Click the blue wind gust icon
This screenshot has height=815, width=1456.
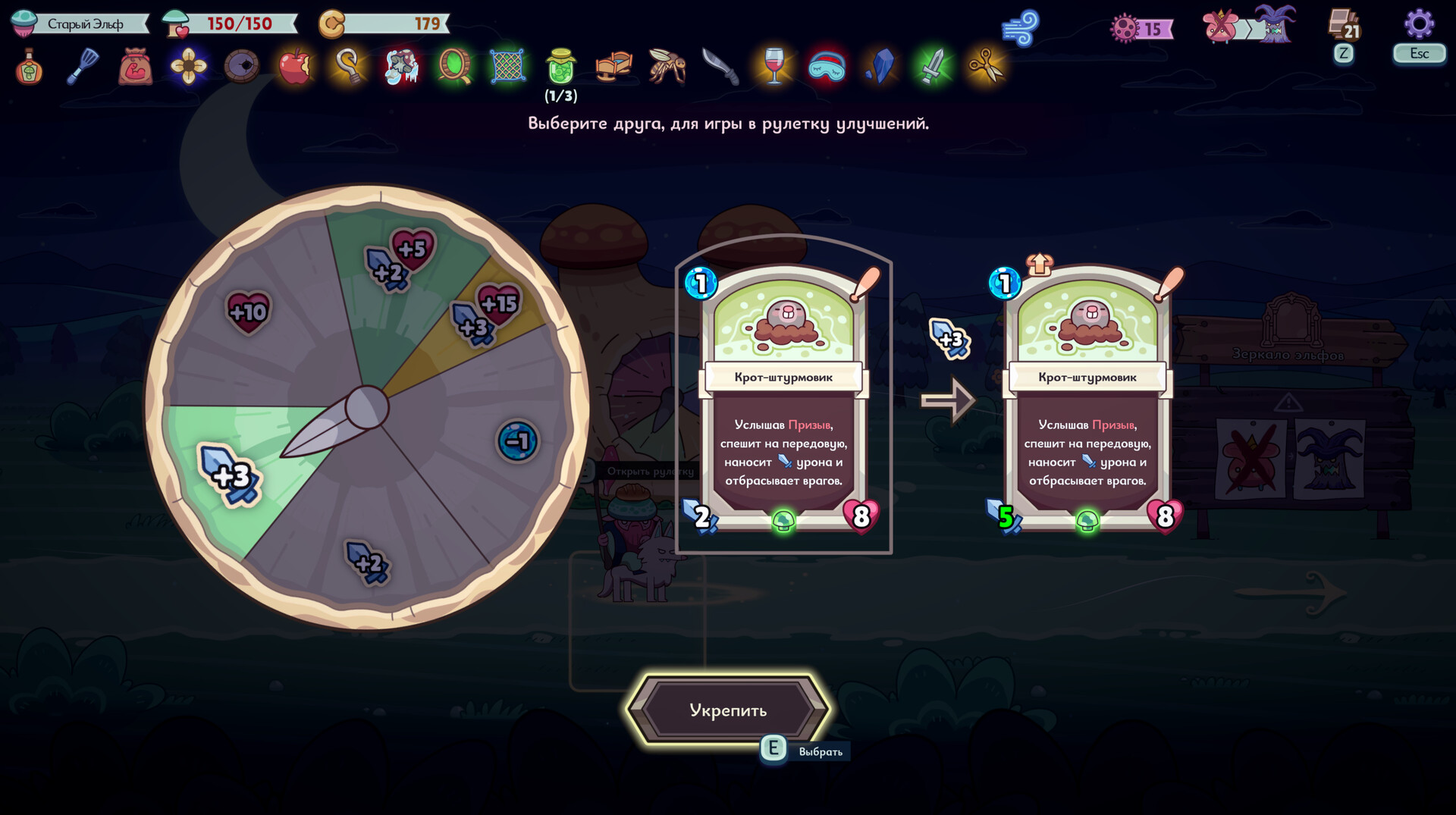pos(1020,29)
